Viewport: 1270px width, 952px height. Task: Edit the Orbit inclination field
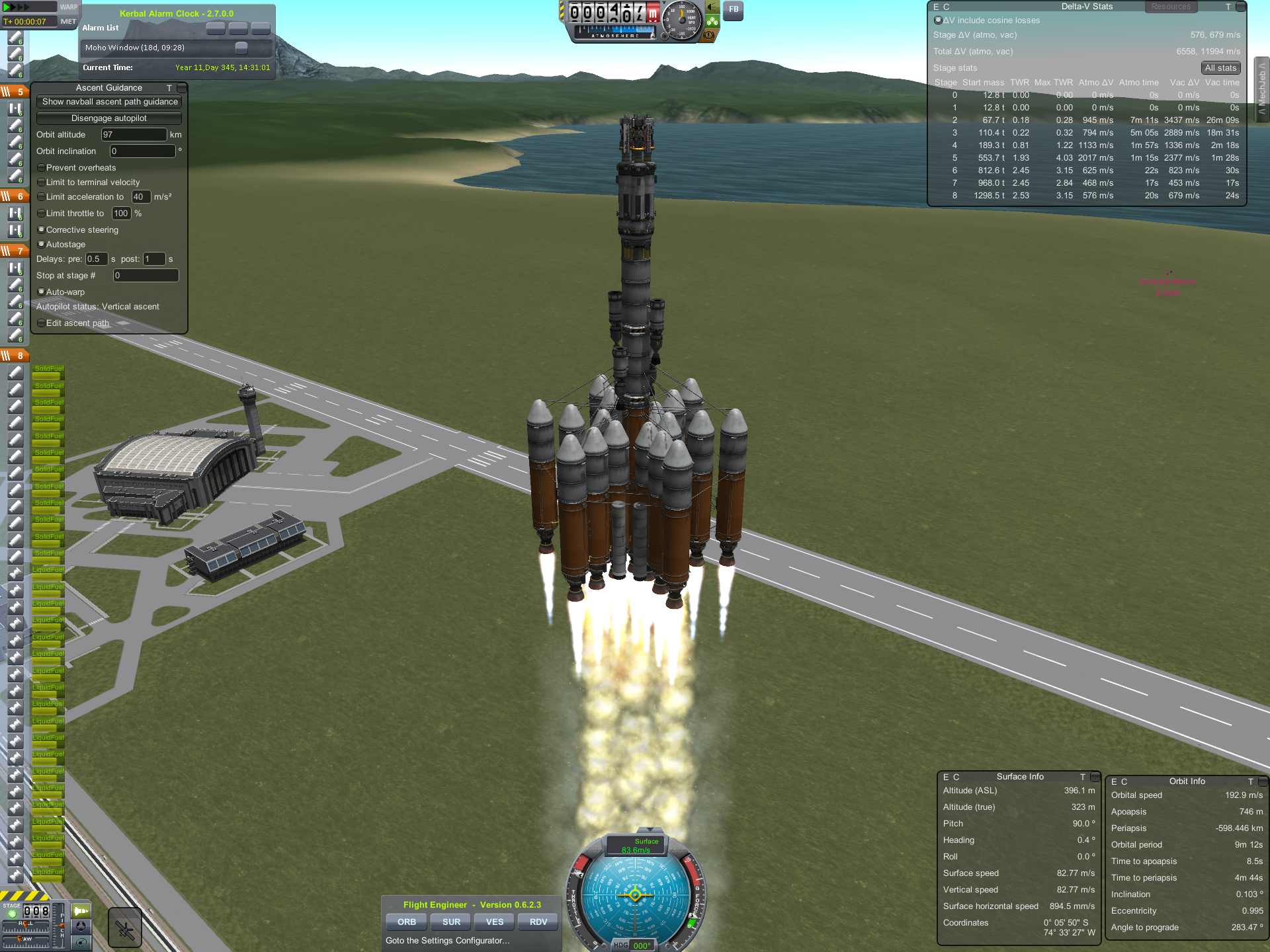(142, 151)
